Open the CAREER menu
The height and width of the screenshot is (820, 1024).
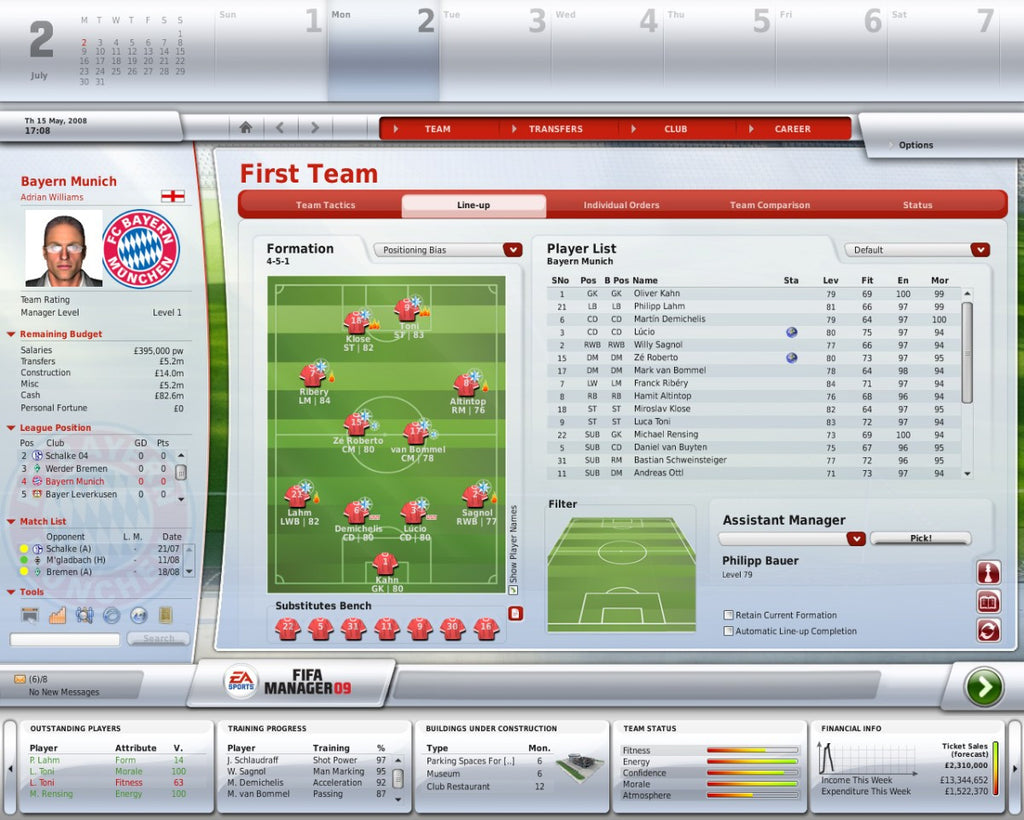point(792,129)
